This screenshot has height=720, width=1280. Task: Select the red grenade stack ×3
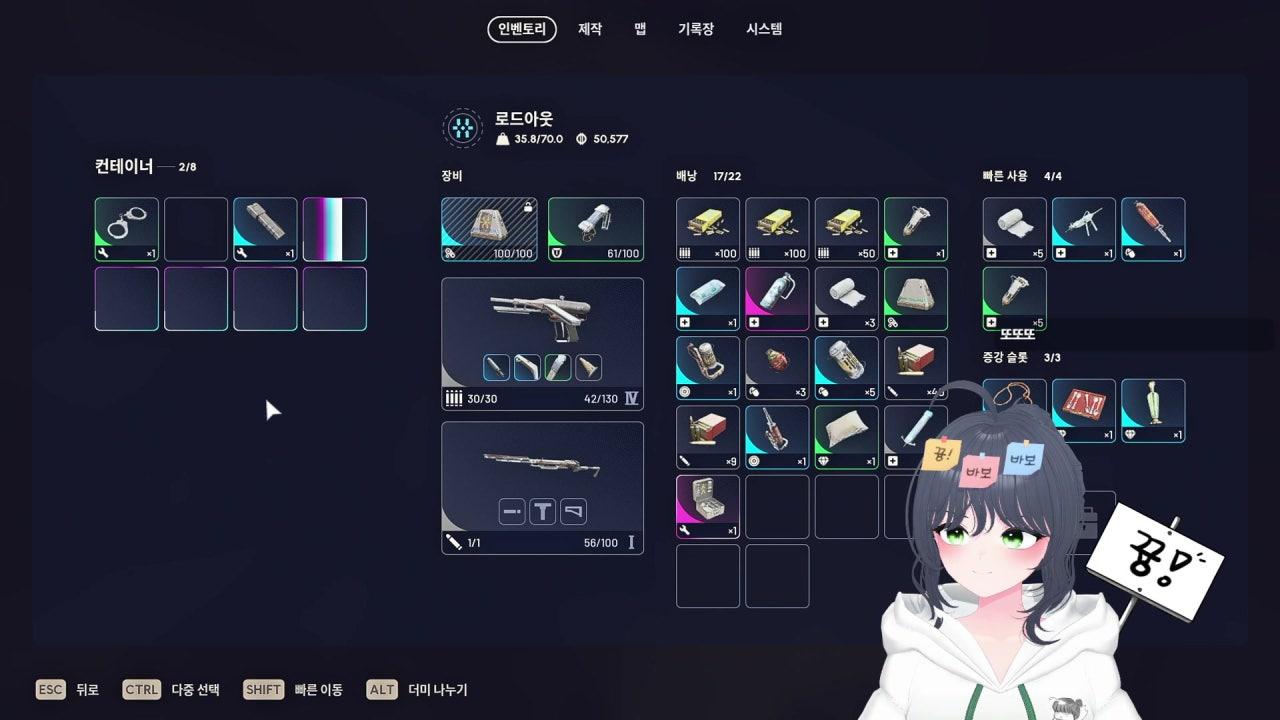(x=777, y=367)
